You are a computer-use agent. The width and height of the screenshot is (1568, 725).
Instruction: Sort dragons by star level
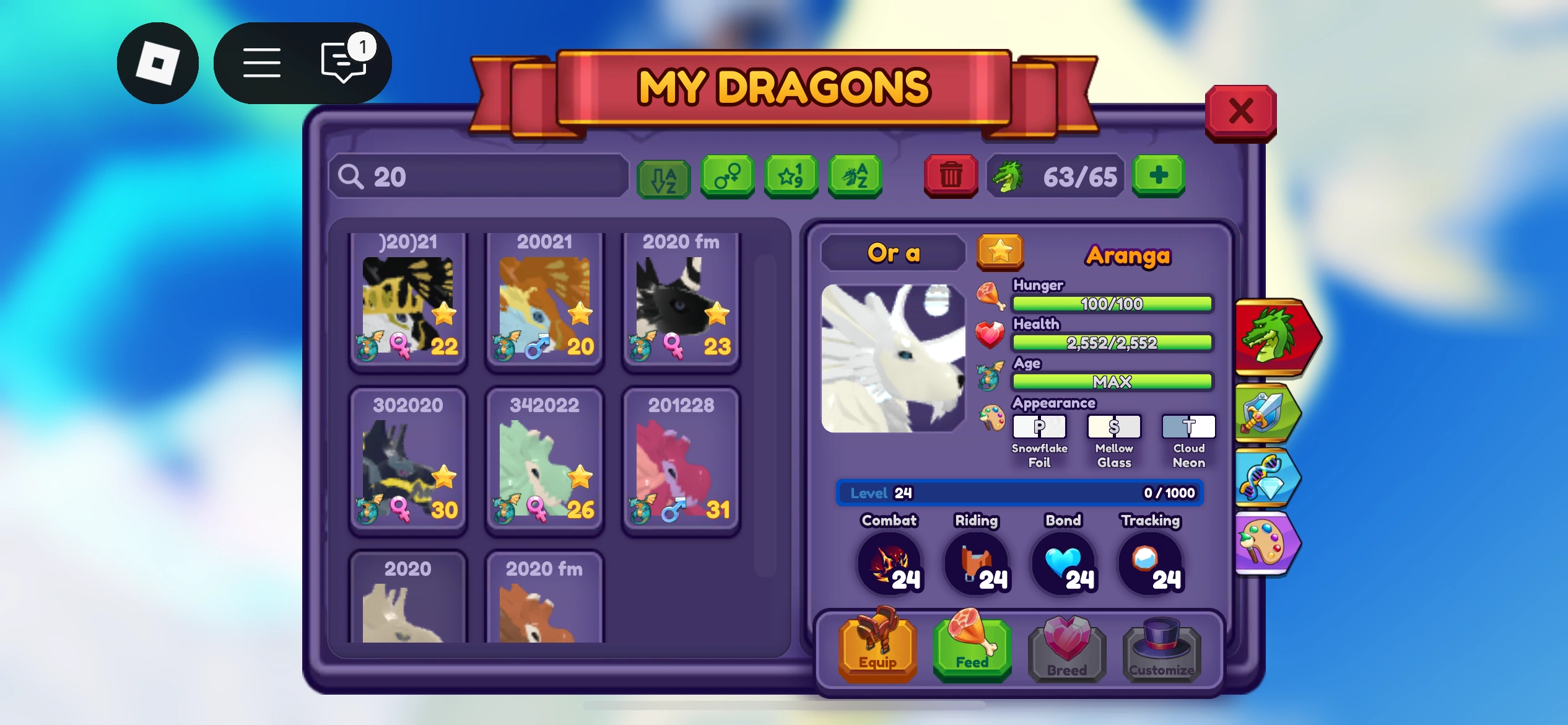[x=791, y=178]
